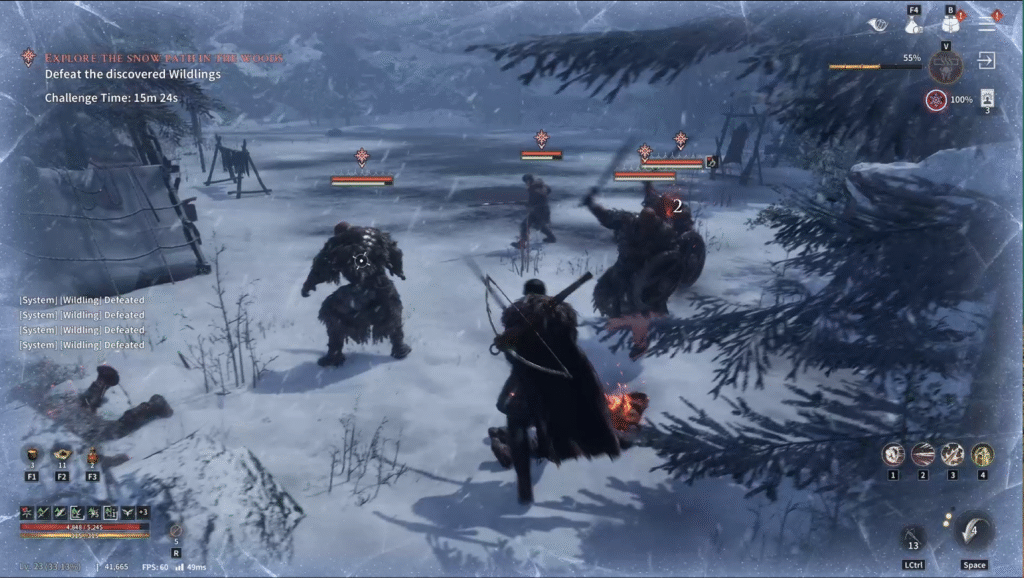Activate the gold-ringed skill in slot 4
This screenshot has width=1024, height=578.
(x=982, y=455)
